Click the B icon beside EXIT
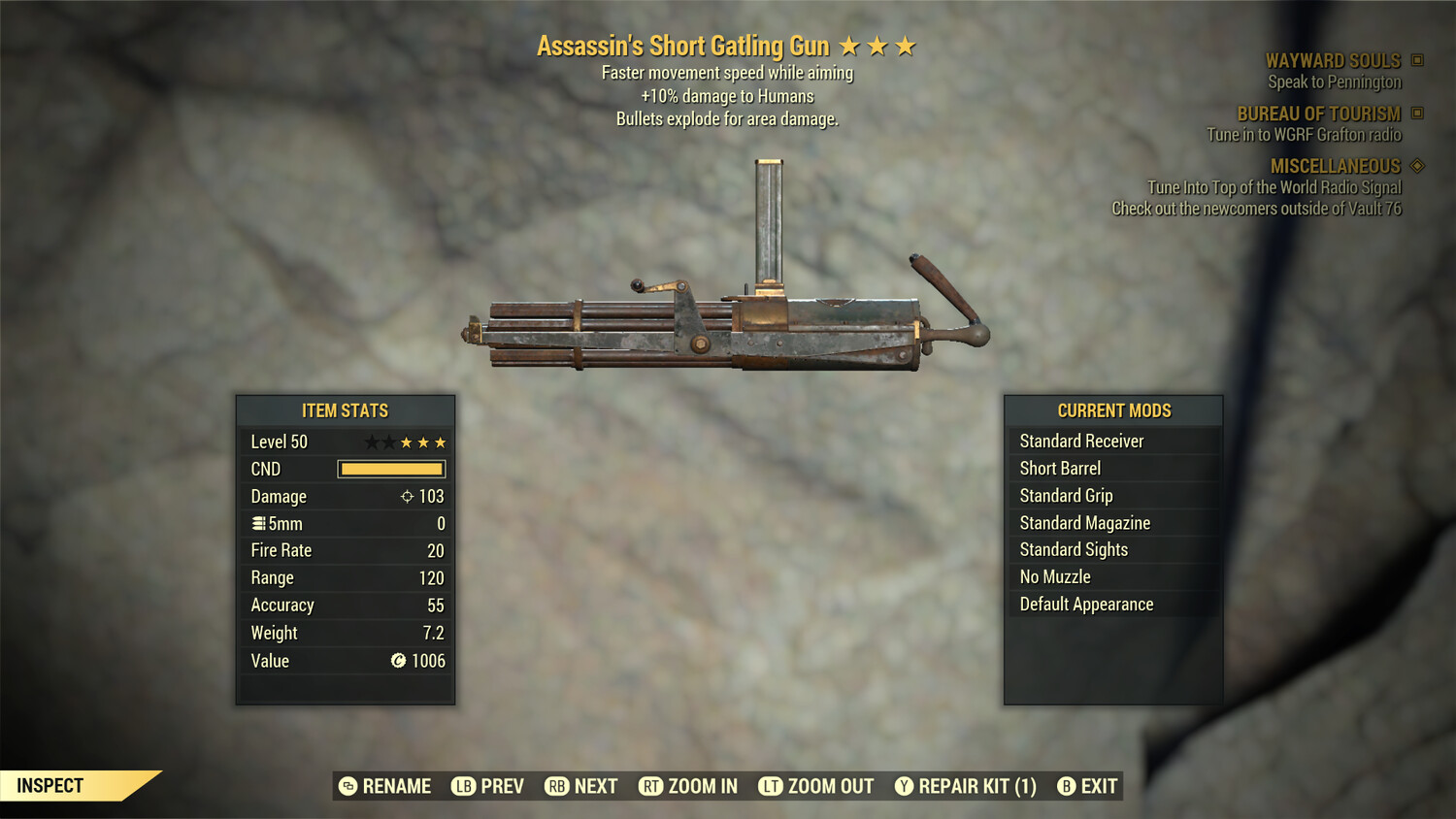Viewport: 1456px width, 819px height. click(x=1065, y=786)
